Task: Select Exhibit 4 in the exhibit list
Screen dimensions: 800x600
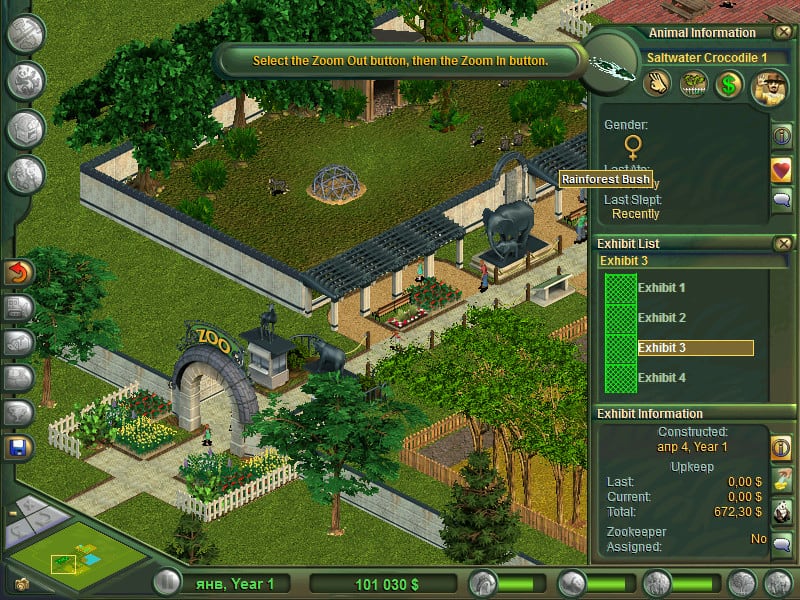Action: pos(662,378)
